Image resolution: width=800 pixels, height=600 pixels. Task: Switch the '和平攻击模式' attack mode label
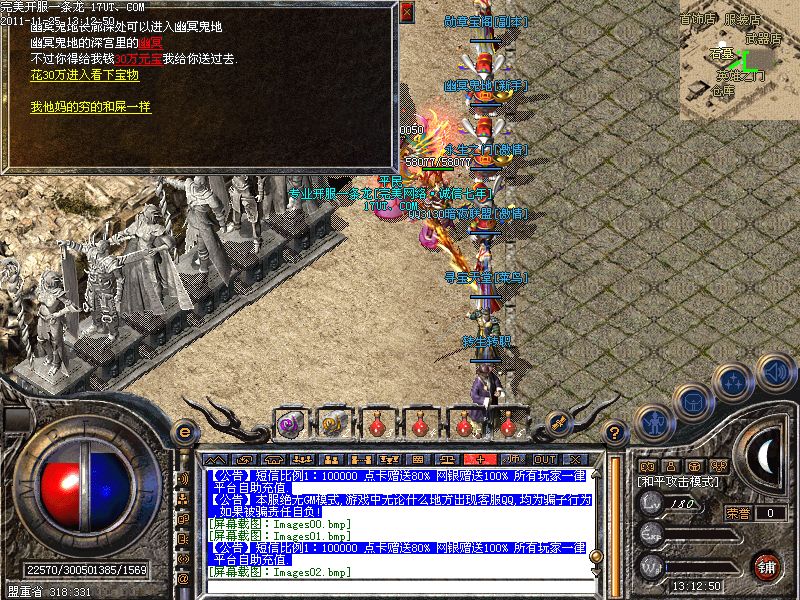(x=676, y=482)
